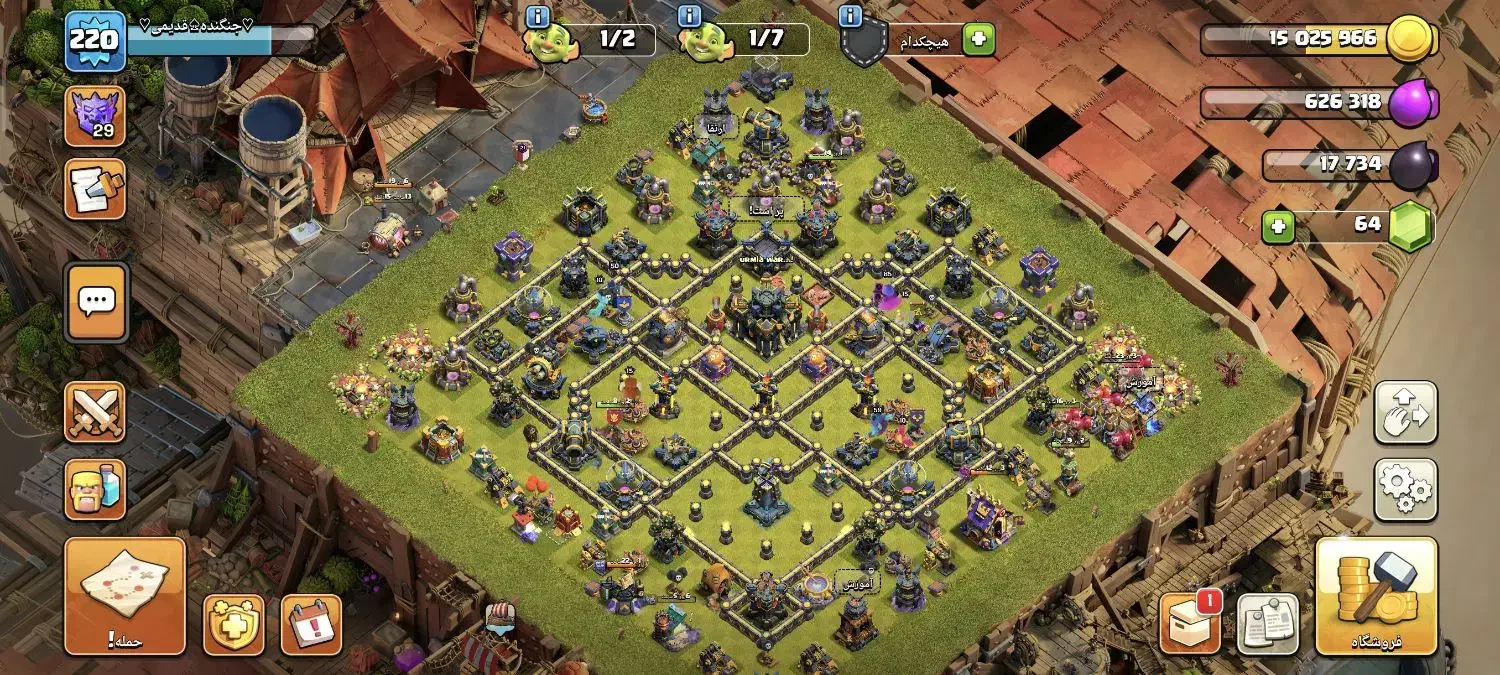Viewport: 1500px width, 675px height.
Task: Show shield info icon
Action: pos(851,17)
